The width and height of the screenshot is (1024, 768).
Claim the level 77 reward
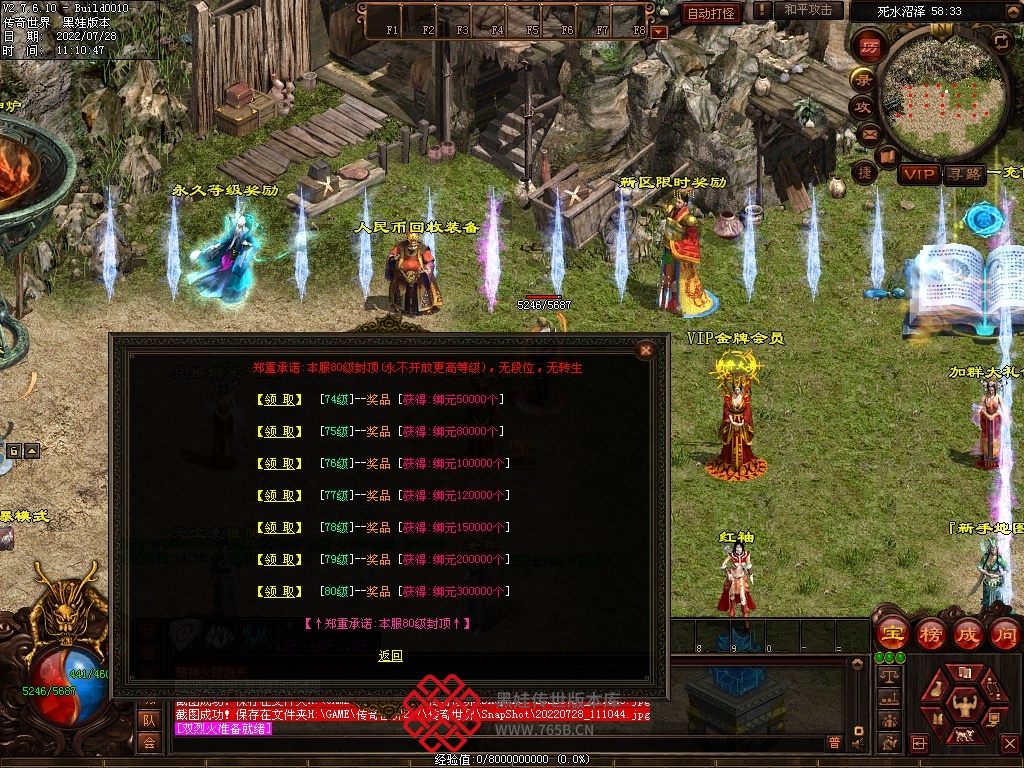[x=279, y=495]
